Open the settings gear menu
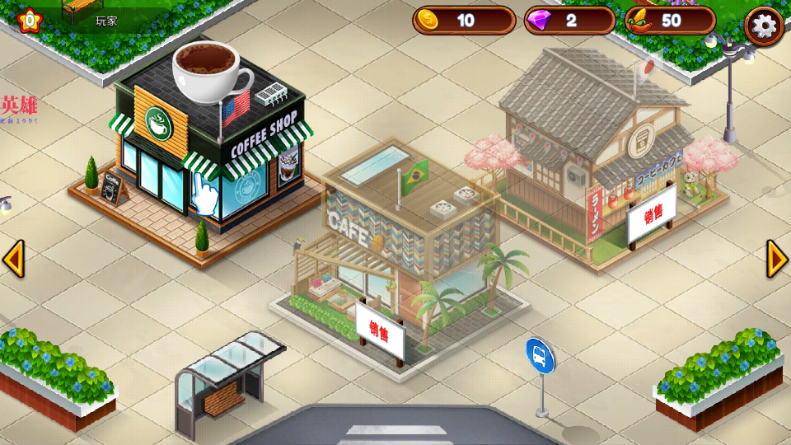The width and height of the screenshot is (791, 445). click(763, 25)
